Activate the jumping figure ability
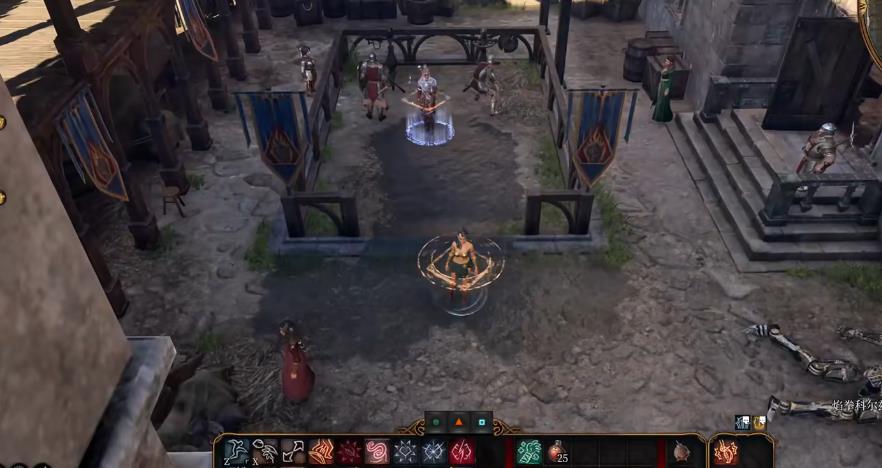This screenshot has width=882, height=468. pos(237,452)
